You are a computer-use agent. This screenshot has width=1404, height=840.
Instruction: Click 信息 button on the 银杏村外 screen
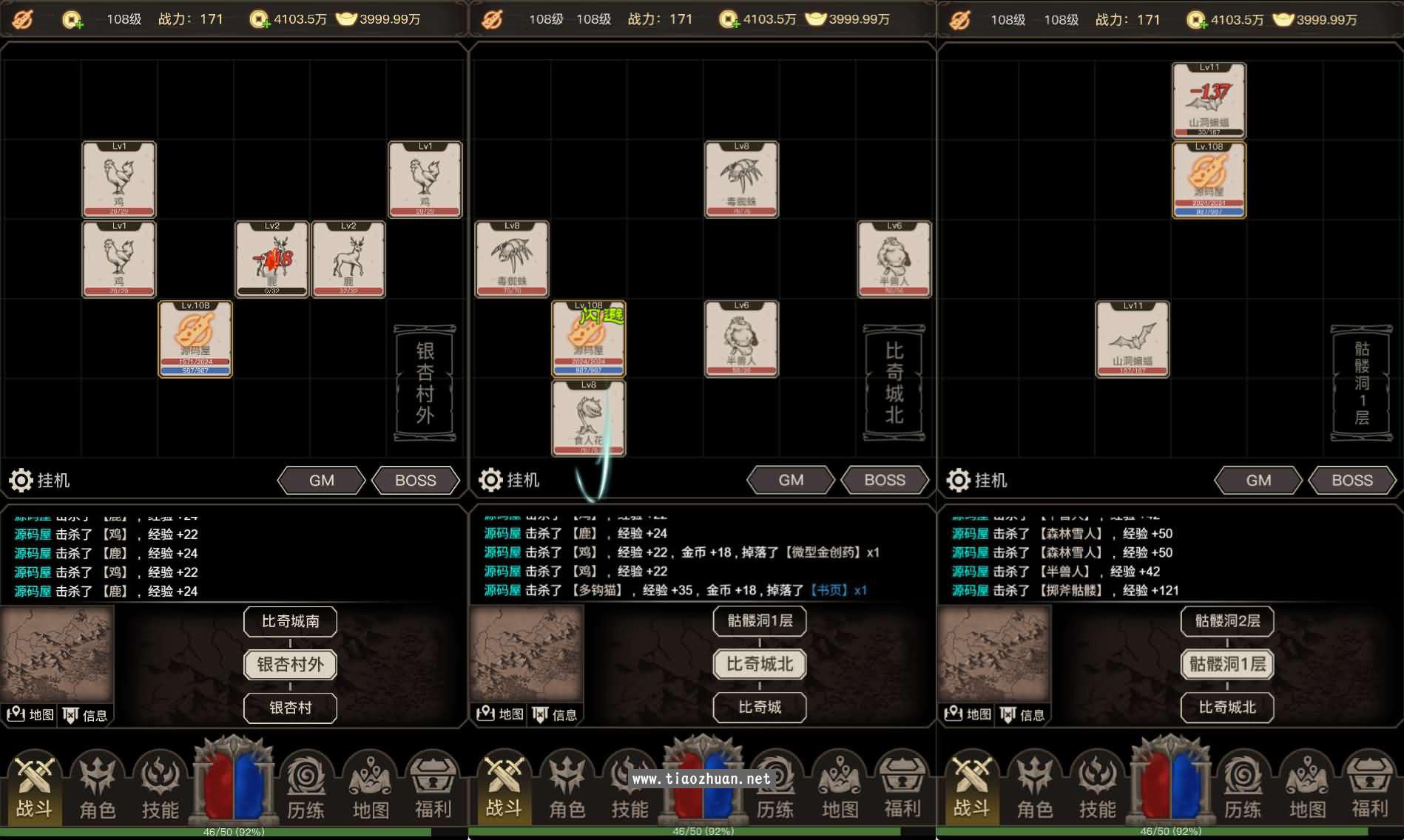[86, 715]
